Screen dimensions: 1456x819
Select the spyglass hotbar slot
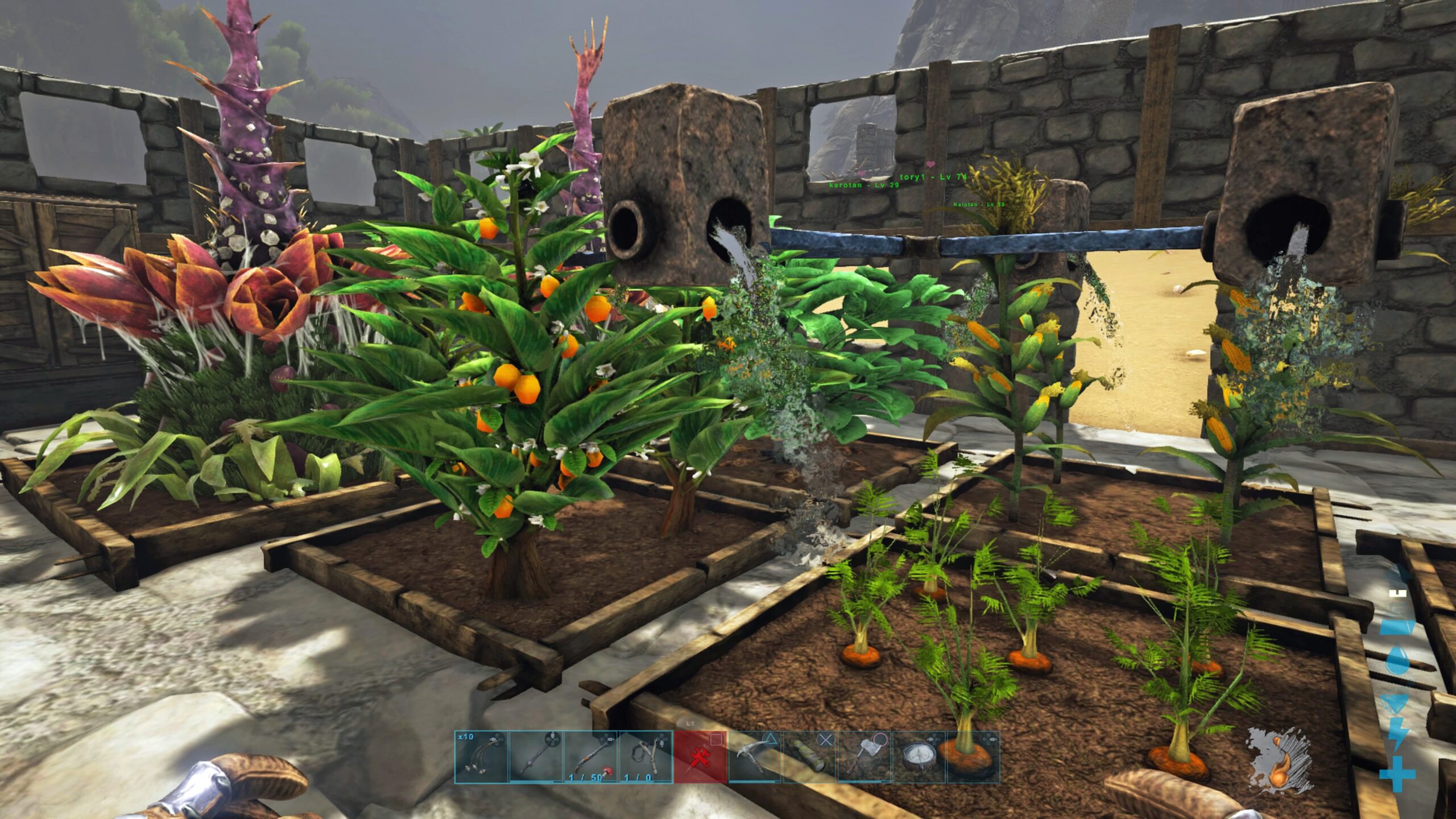(809, 757)
